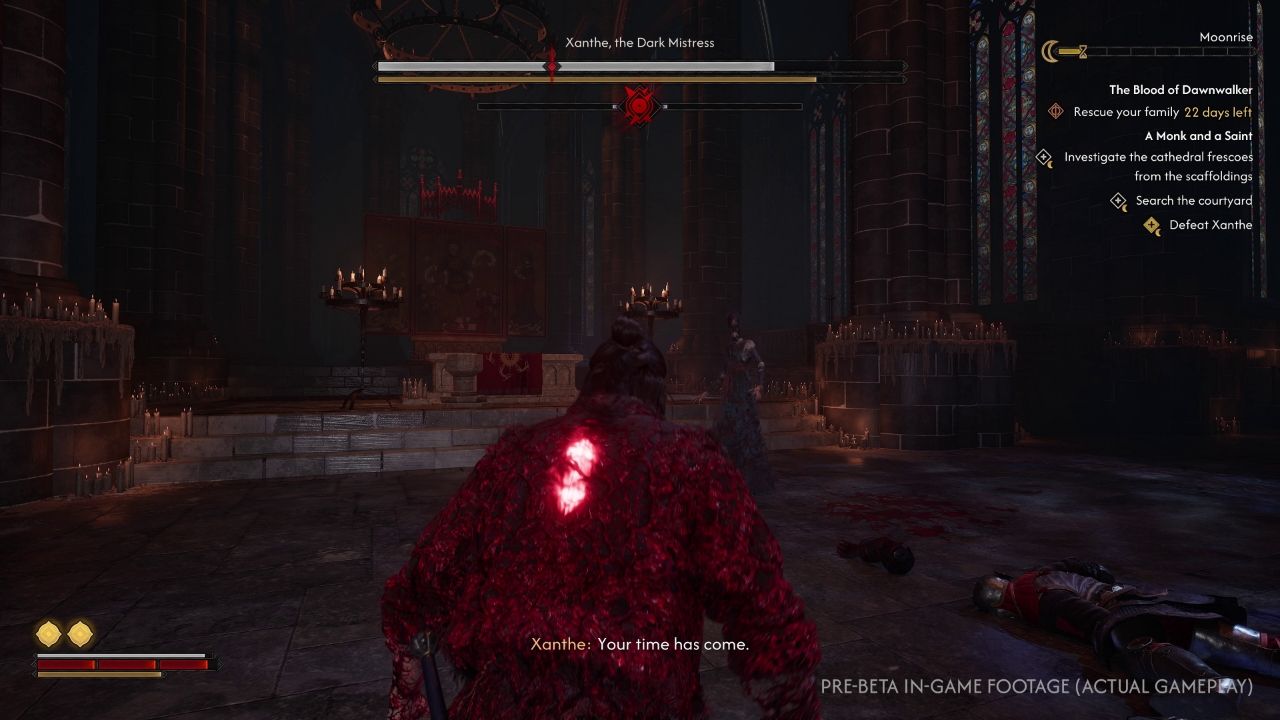Screen dimensions: 1280x720
Task: Click the leftmost glowing ability charge icon
Action: click(x=46, y=632)
